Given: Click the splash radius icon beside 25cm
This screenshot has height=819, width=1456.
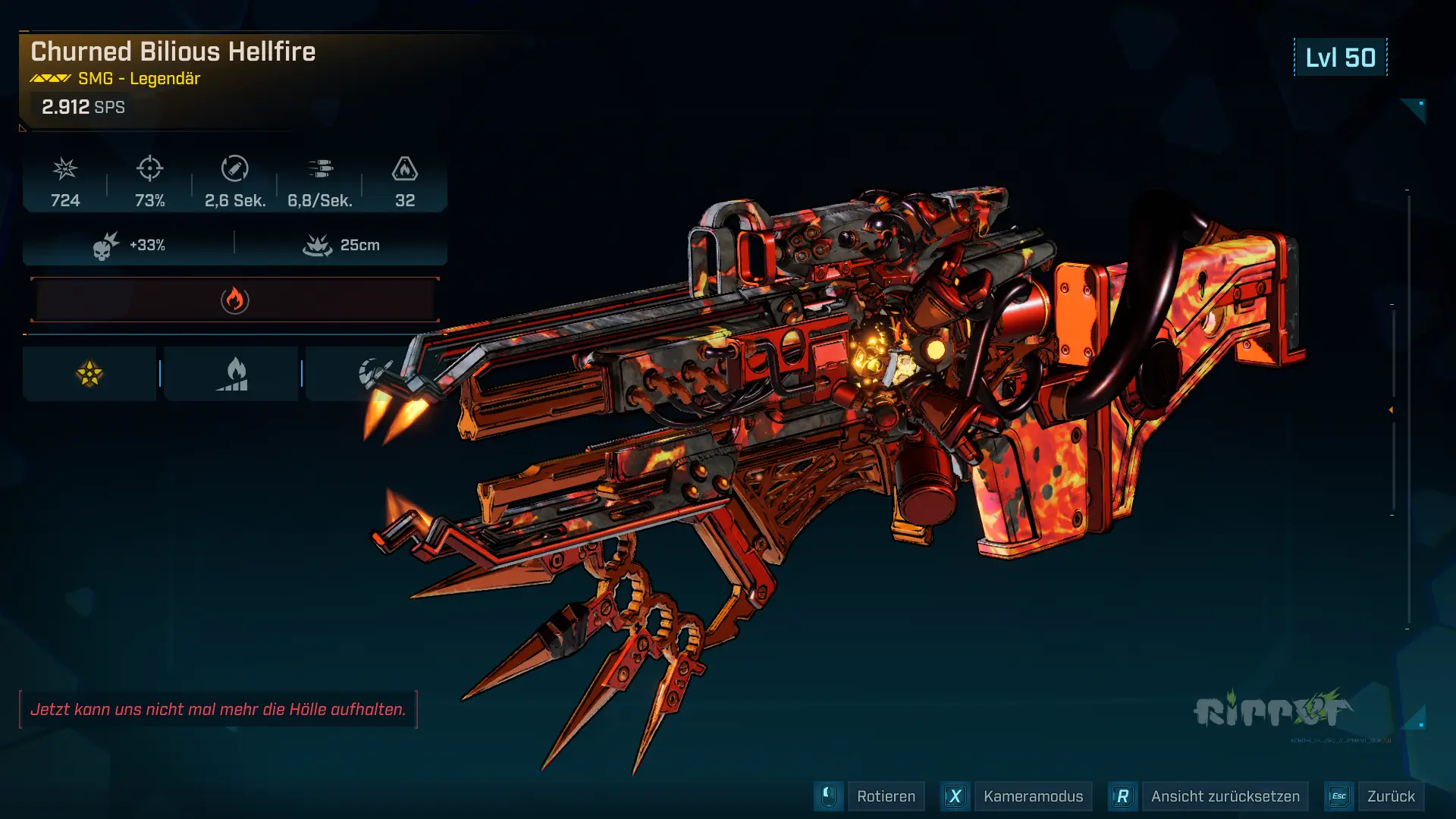Looking at the screenshot, I should [x=318, y=244].
